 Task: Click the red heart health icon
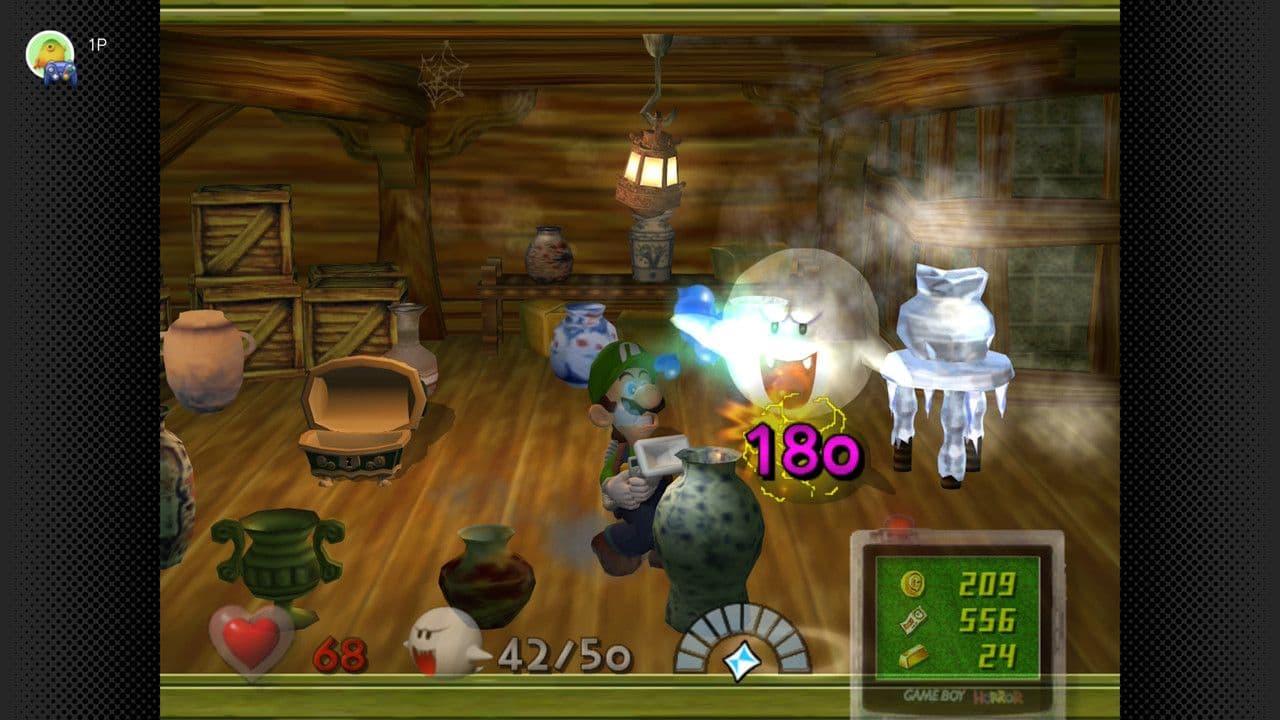[249, 641]
